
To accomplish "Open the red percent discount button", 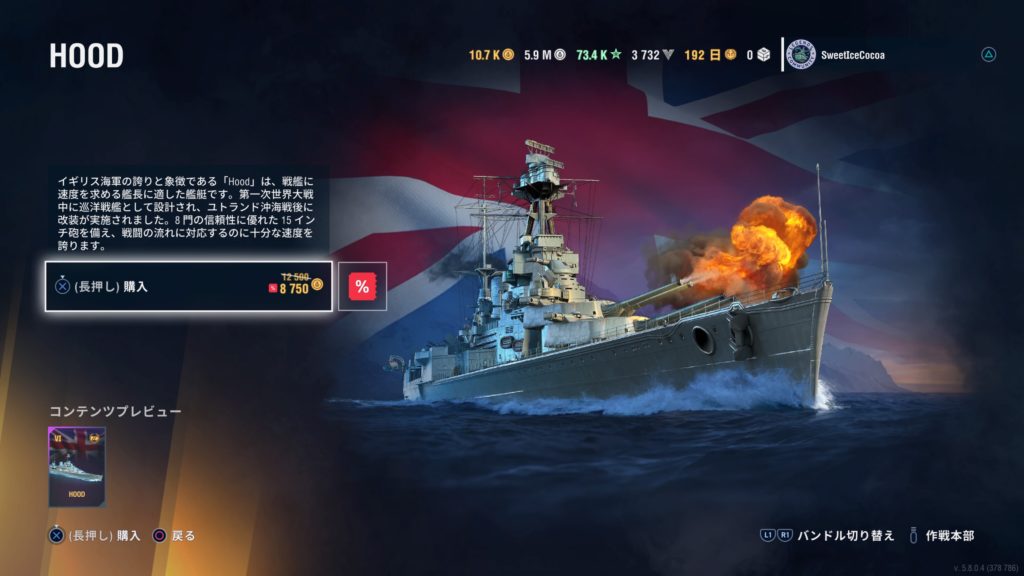I will (362, 287).
